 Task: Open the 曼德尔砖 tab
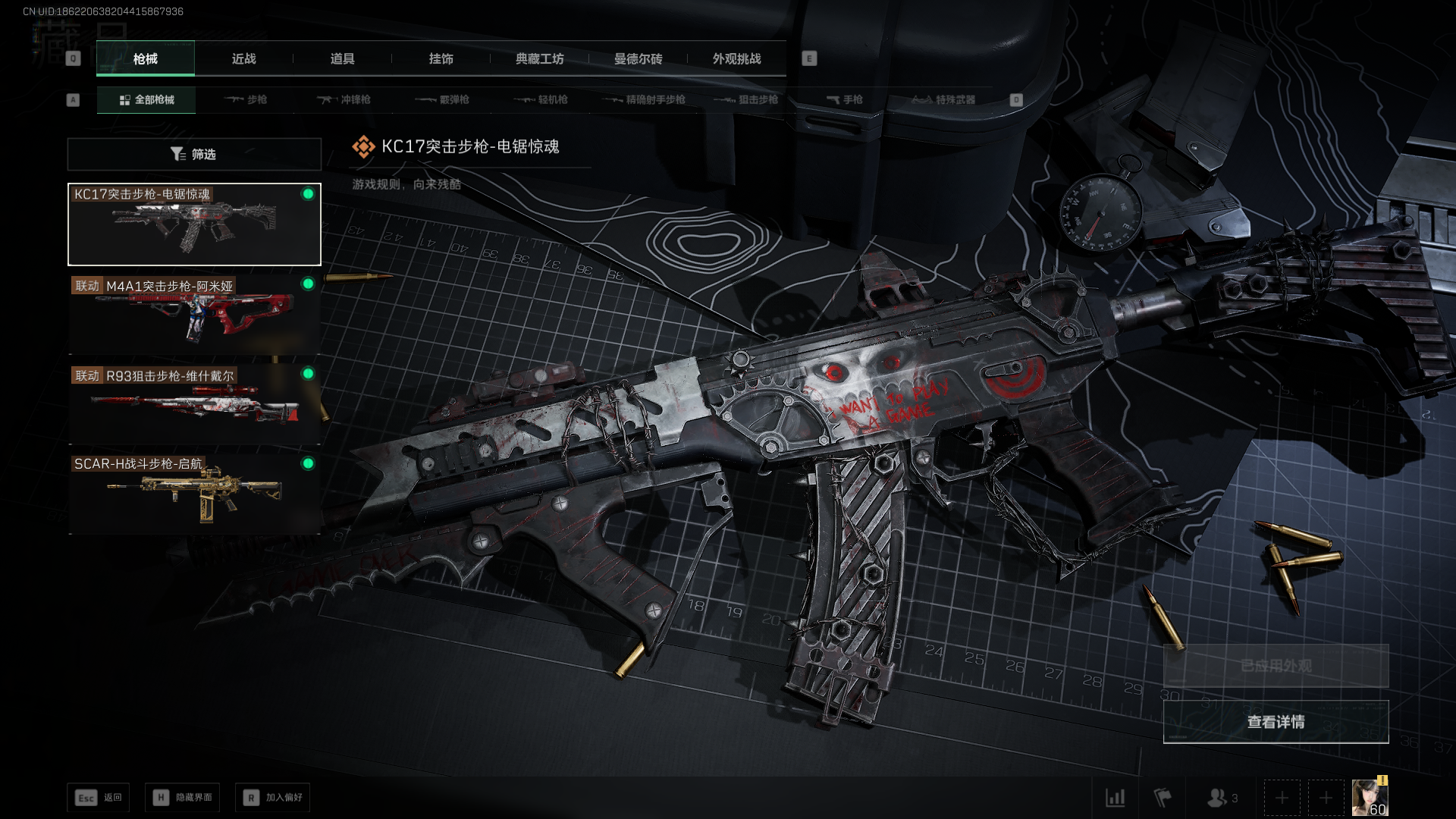coord(638,58)
